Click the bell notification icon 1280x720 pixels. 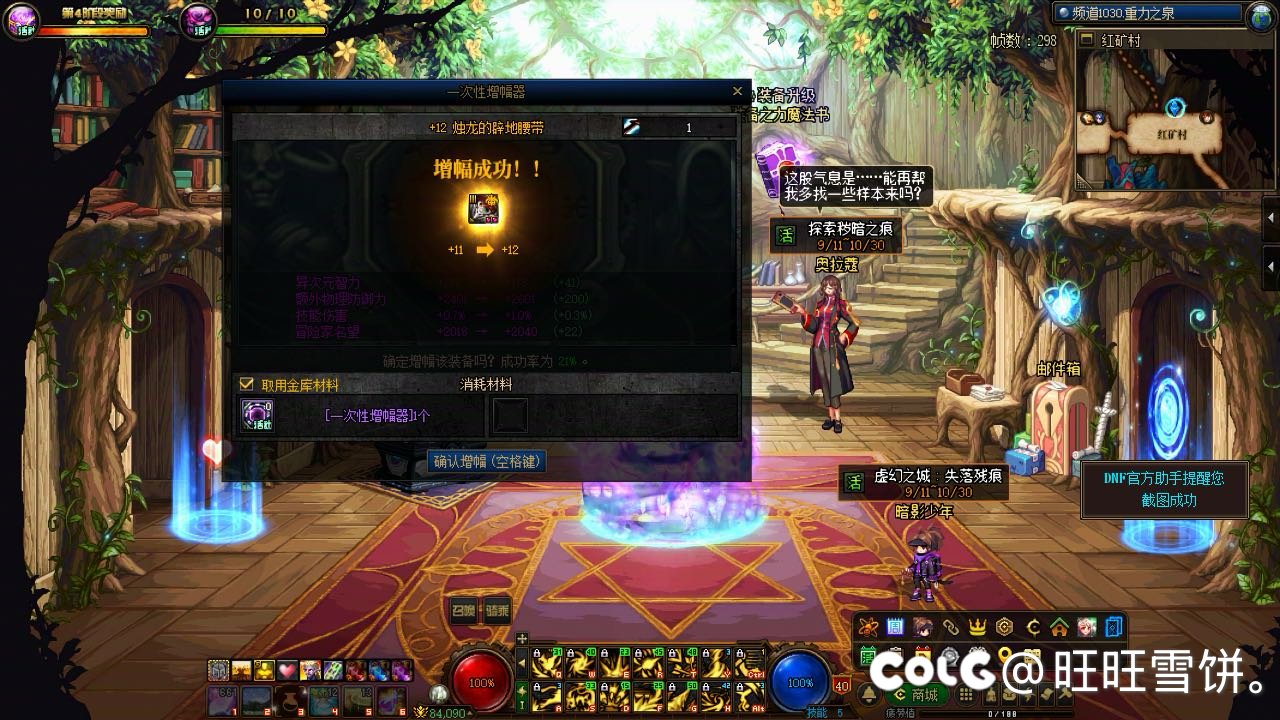pos(868,695)
